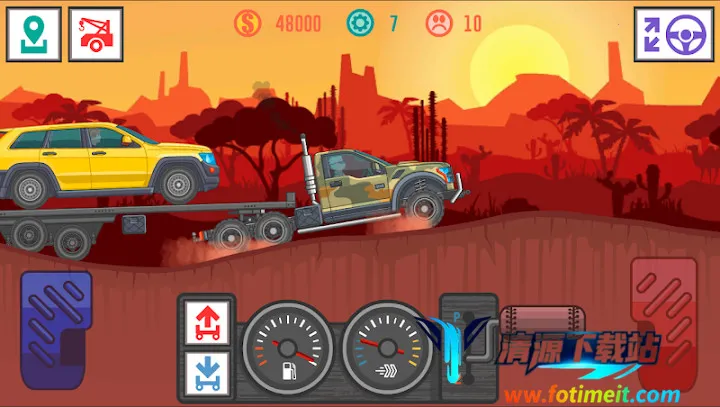720x407 pixels.
Task: Tap the green map location button
Action: tap(34, 33)
